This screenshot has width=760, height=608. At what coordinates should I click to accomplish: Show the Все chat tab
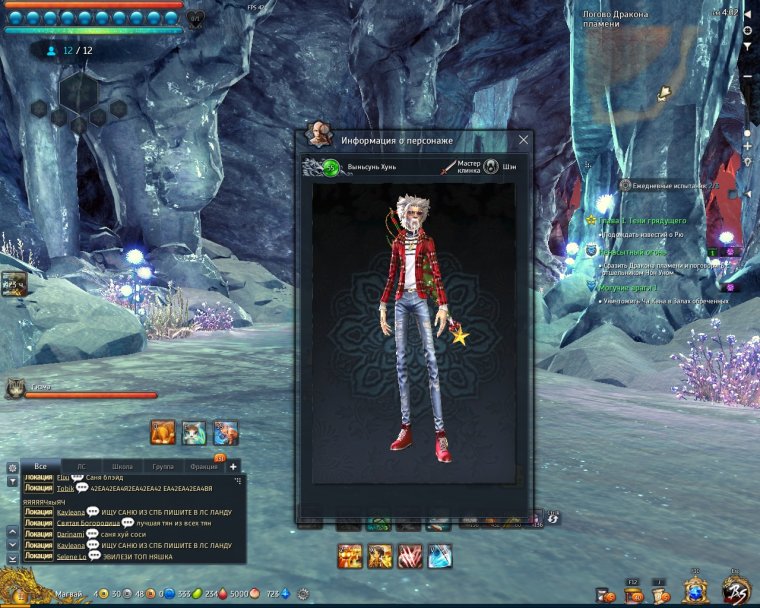[x=41, y=467]
